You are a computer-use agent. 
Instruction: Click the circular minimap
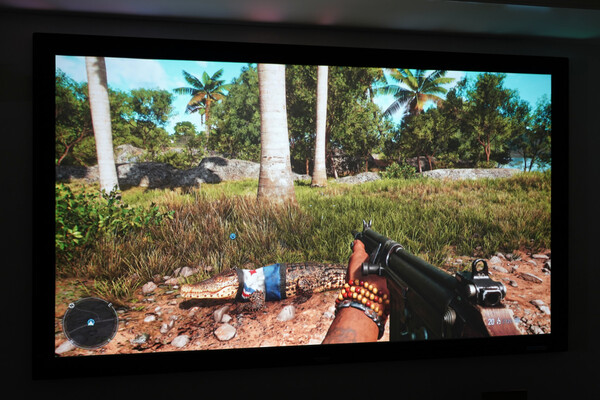[90, 322]
